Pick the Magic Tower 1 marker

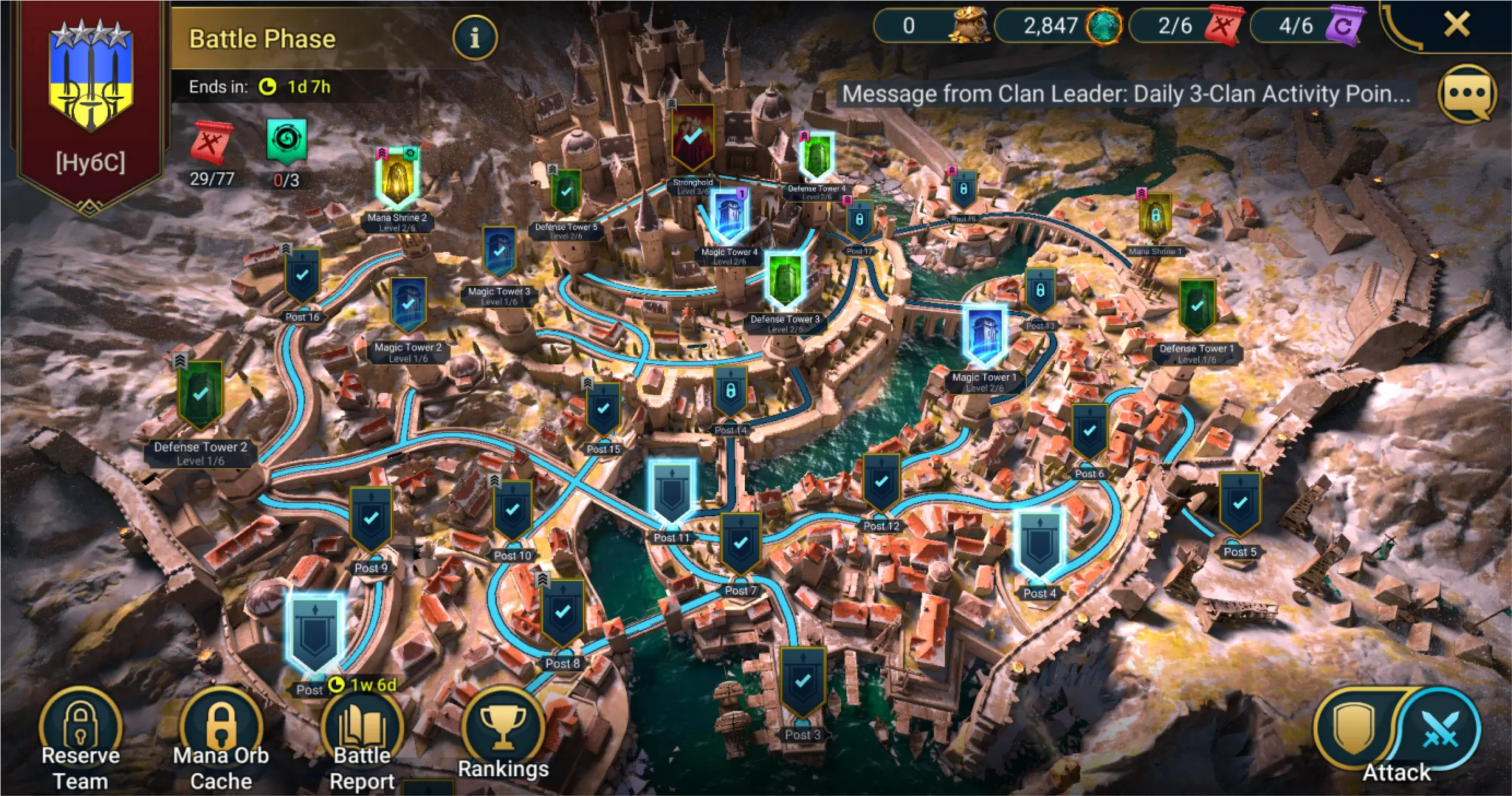point(984,336)
